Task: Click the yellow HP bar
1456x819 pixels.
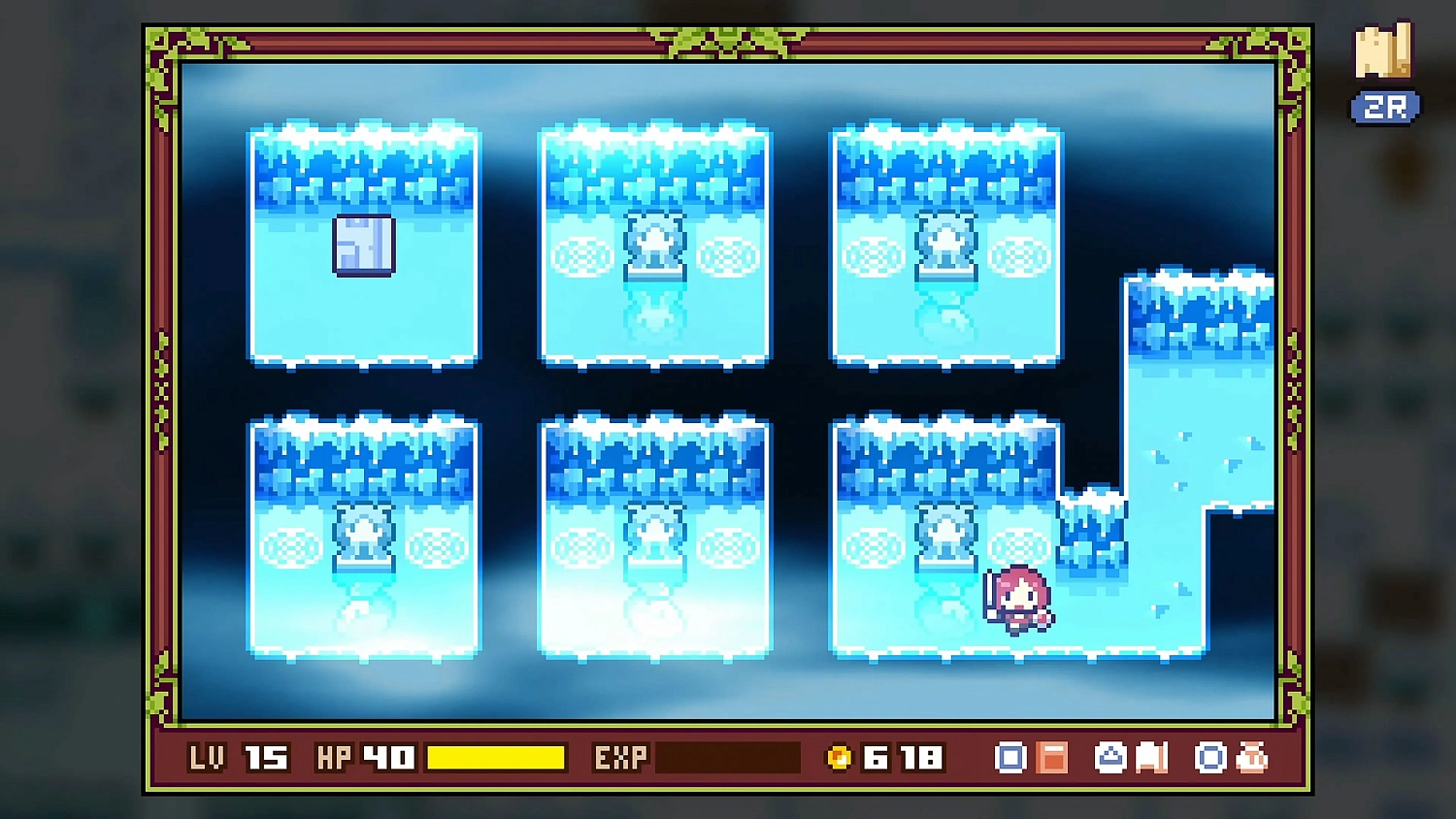Action: coord(496,757)
